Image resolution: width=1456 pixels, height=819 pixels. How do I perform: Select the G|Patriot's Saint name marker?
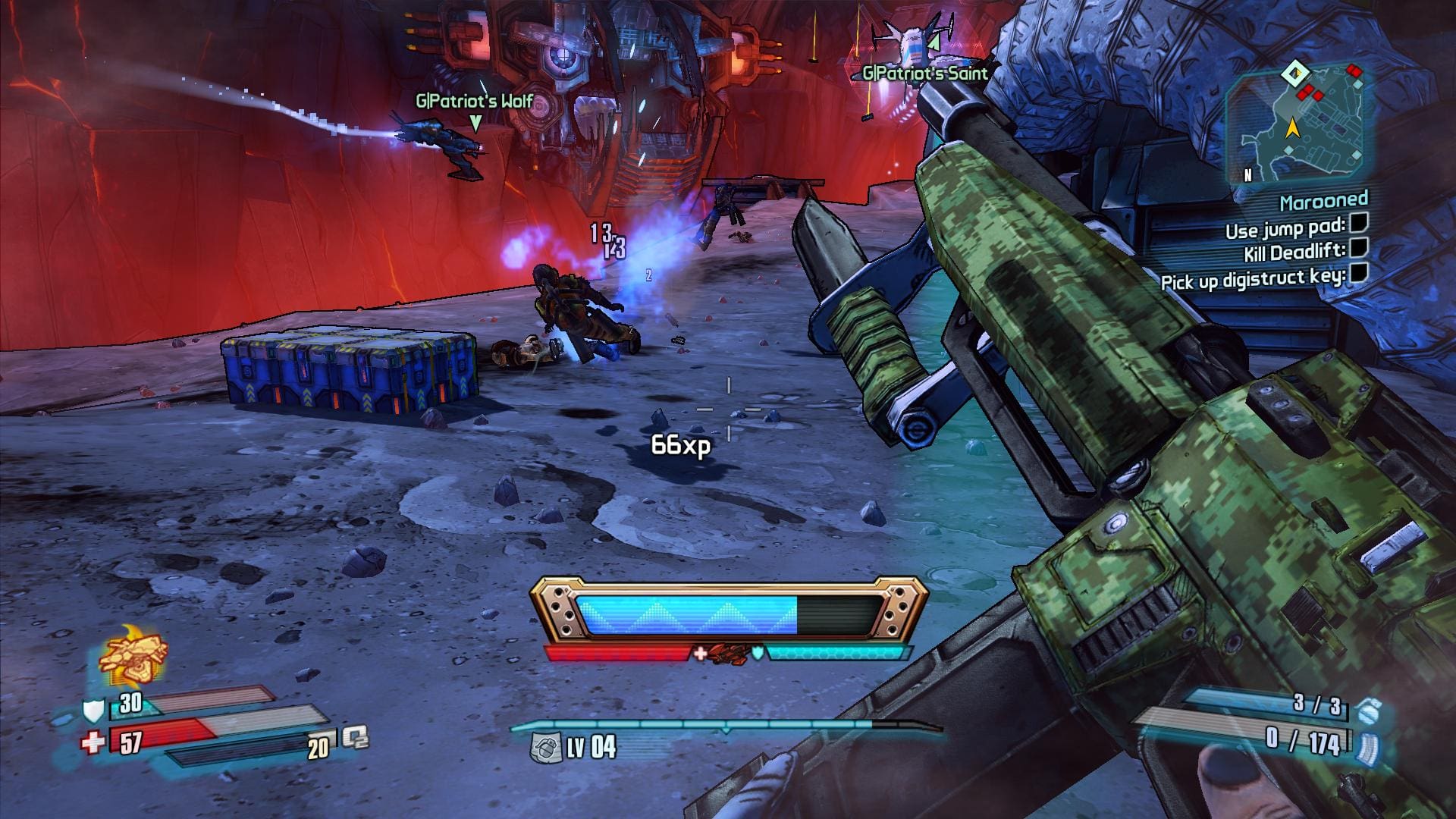click(x=925, y=73)
